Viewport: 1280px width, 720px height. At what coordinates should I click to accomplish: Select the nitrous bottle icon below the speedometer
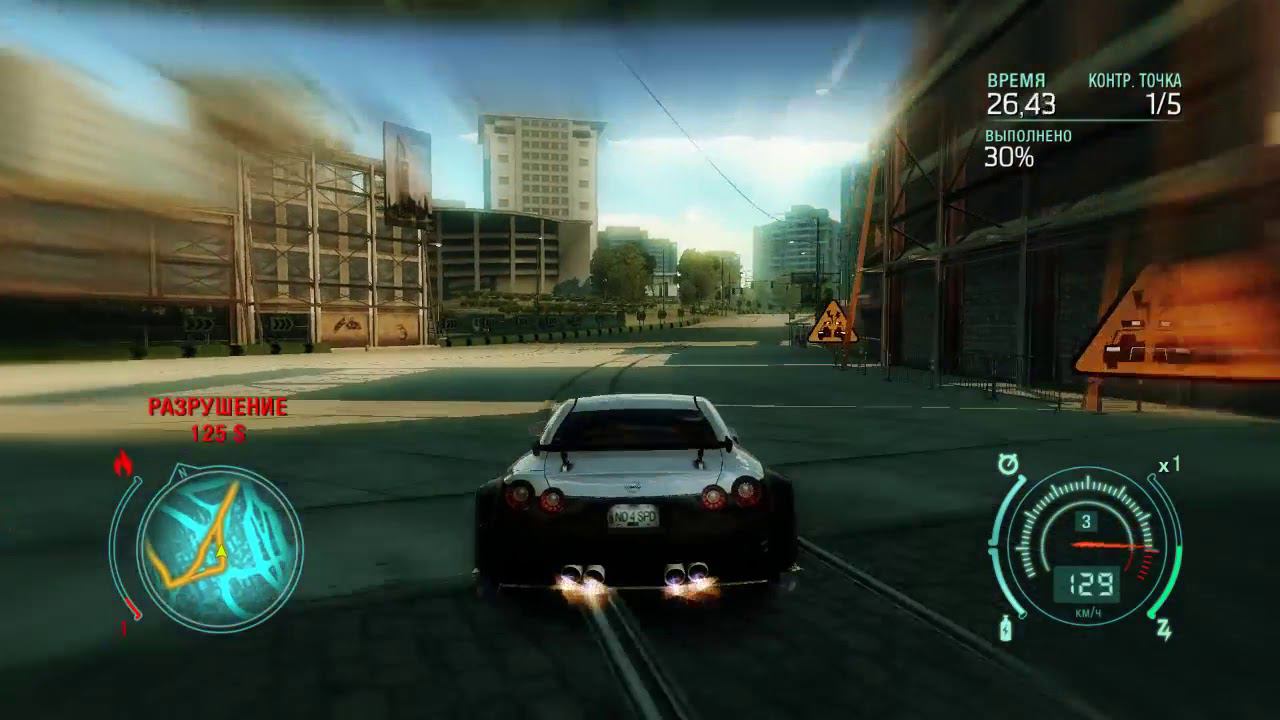click(x=1005, y=629)
